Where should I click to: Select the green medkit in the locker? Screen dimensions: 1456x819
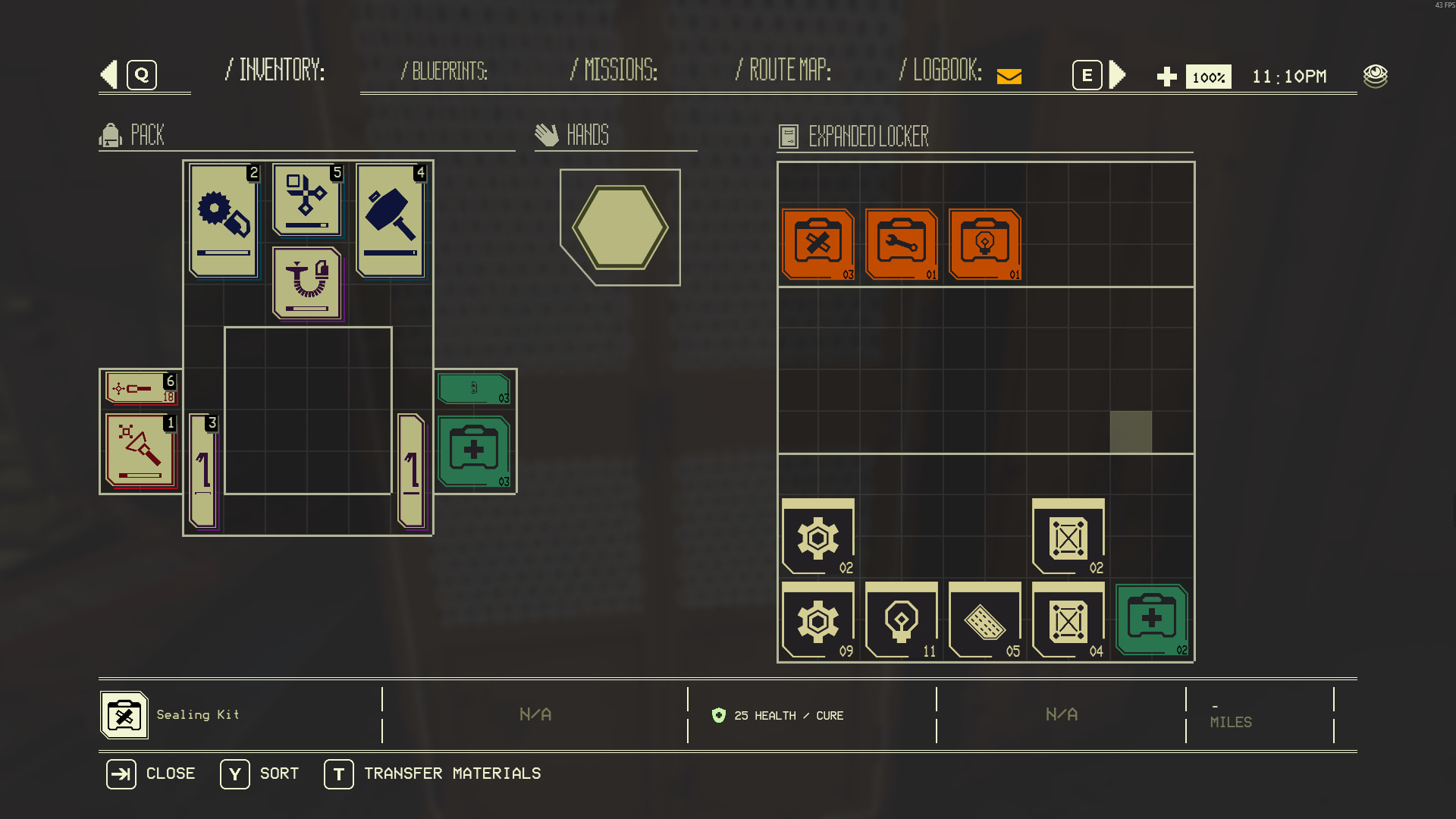tap(1152, 620)
